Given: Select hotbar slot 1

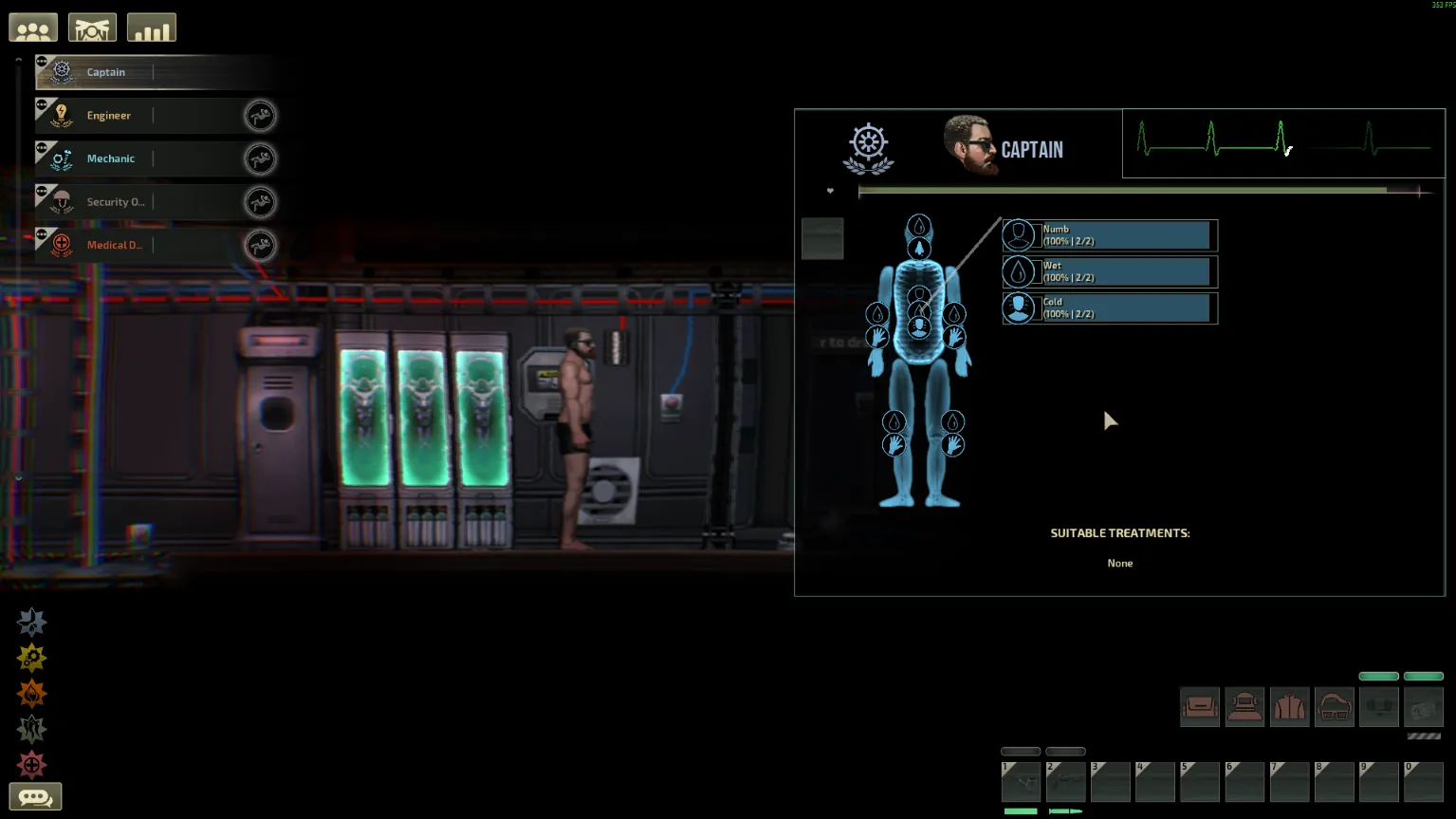Looking at the screenshot, I should (x=1021, y=782).
